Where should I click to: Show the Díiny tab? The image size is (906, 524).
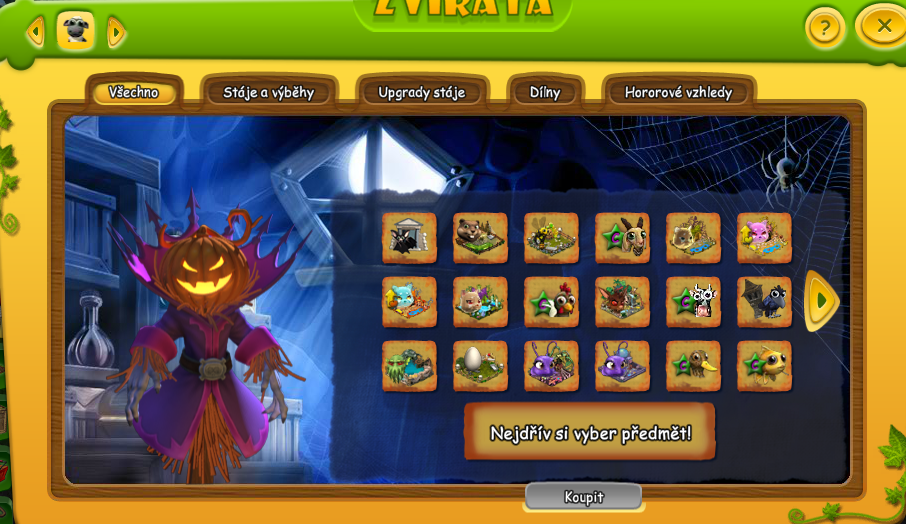[545, 93]
